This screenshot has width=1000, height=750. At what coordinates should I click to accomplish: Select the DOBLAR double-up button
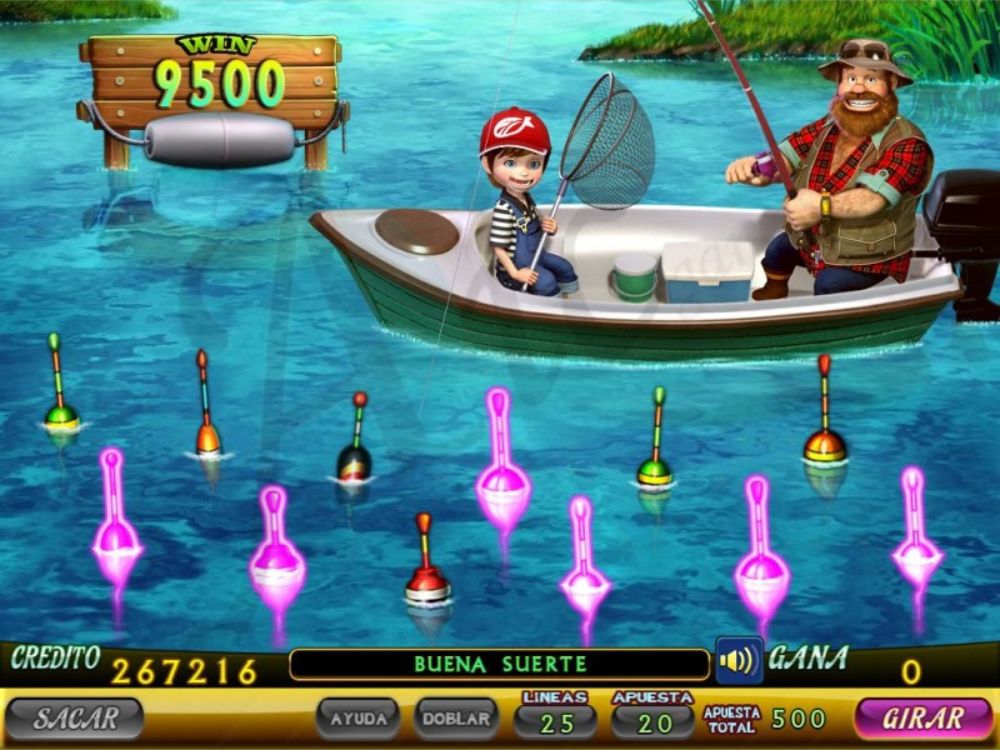[x=456, y=718]
